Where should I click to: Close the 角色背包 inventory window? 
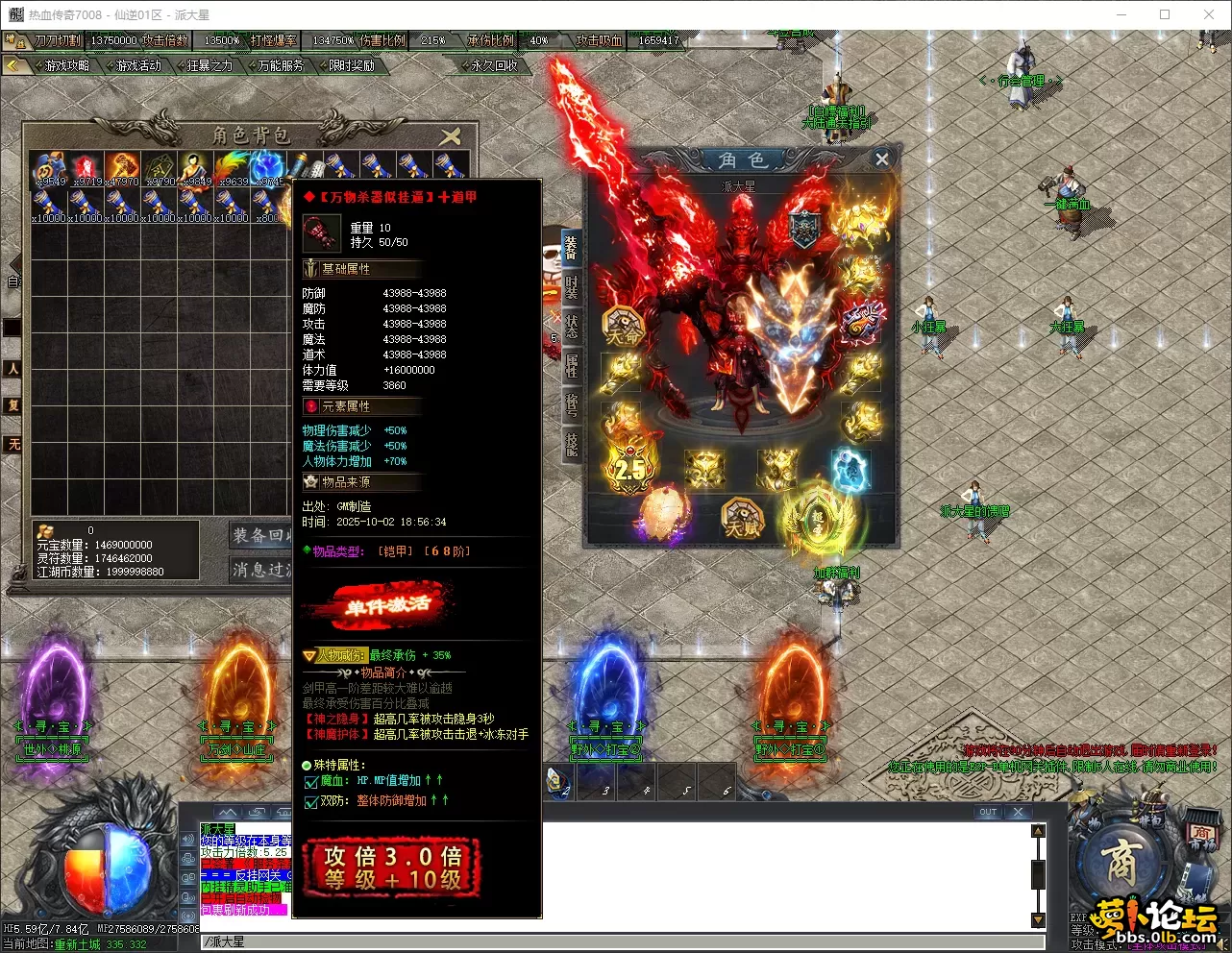tap(450, 135)
